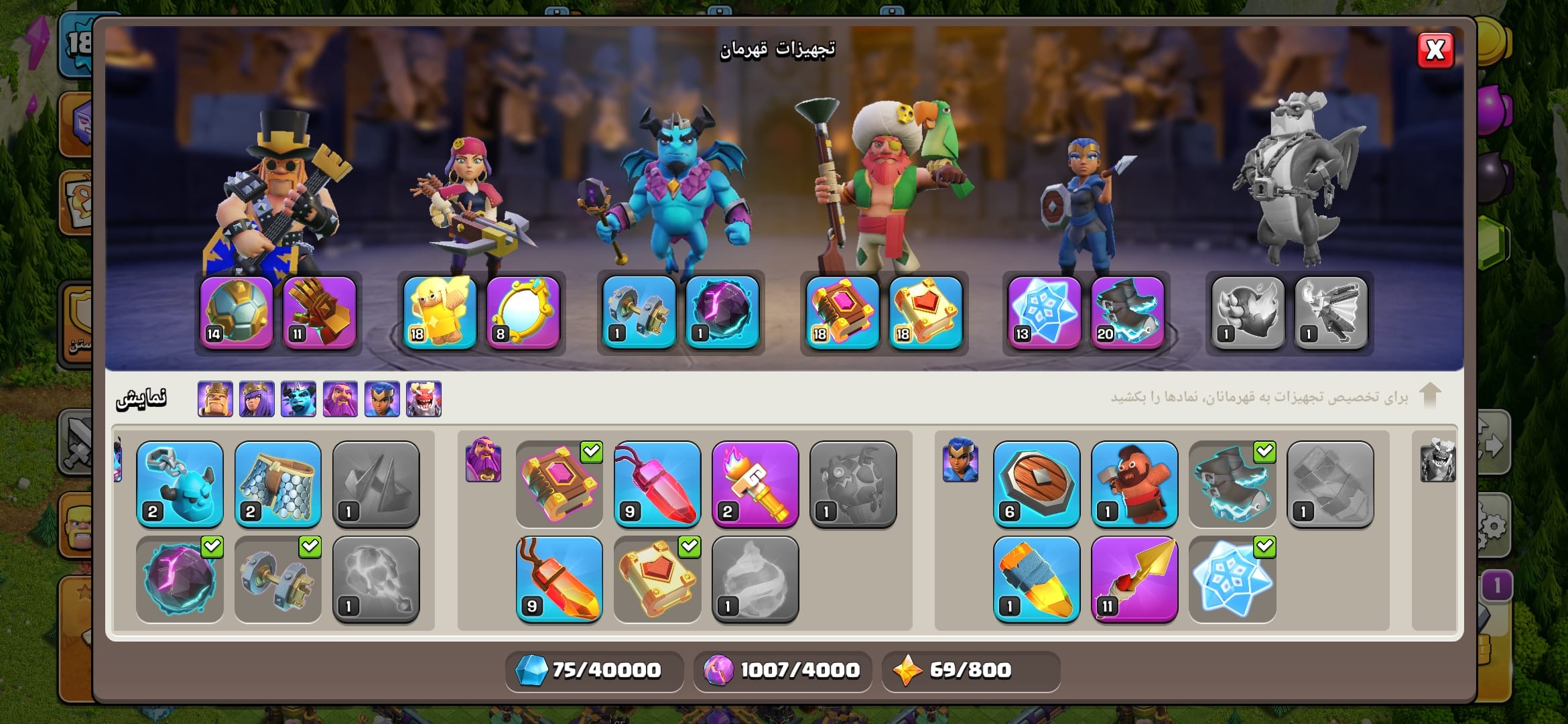Viewport: 1568px width, 724px height.
Task: Close the hero equipment window
Action: tap(1435, 50)
